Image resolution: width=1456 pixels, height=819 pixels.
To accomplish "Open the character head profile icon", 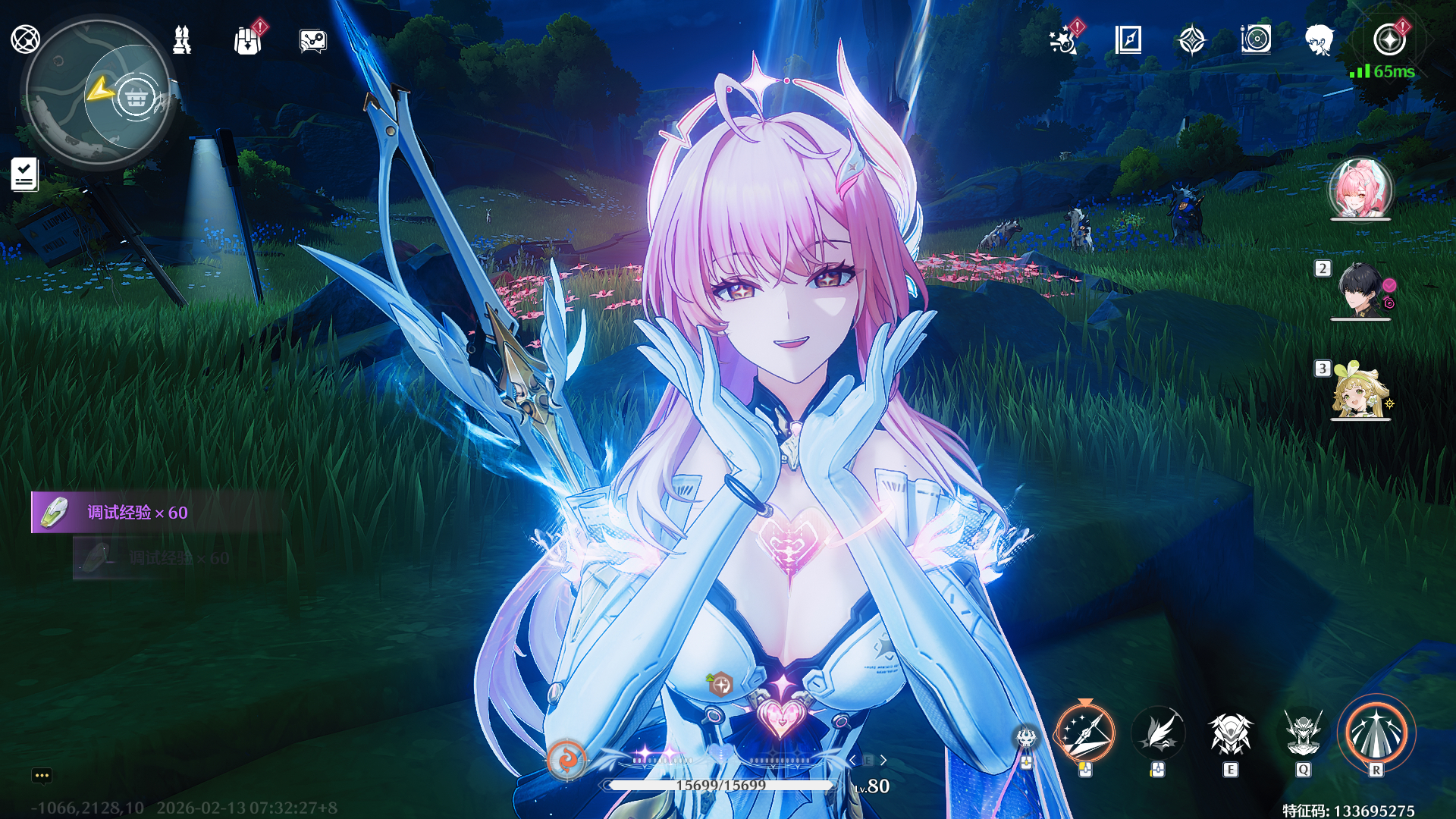I will tap(1319, 39).
